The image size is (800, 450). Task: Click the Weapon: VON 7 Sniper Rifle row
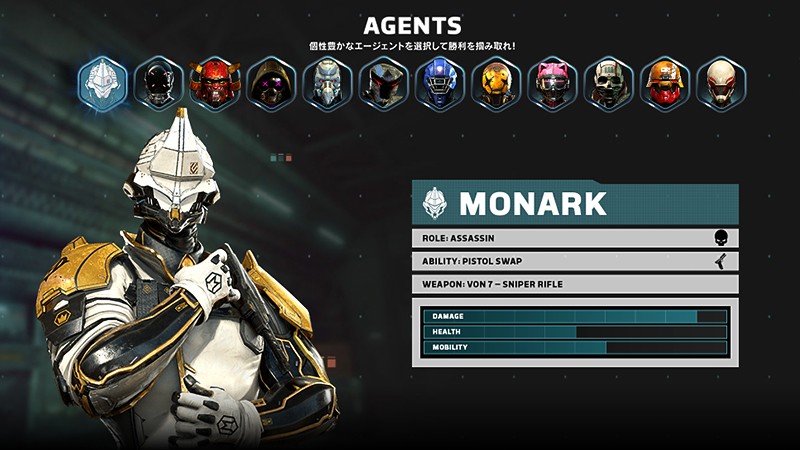pos(575,284)
